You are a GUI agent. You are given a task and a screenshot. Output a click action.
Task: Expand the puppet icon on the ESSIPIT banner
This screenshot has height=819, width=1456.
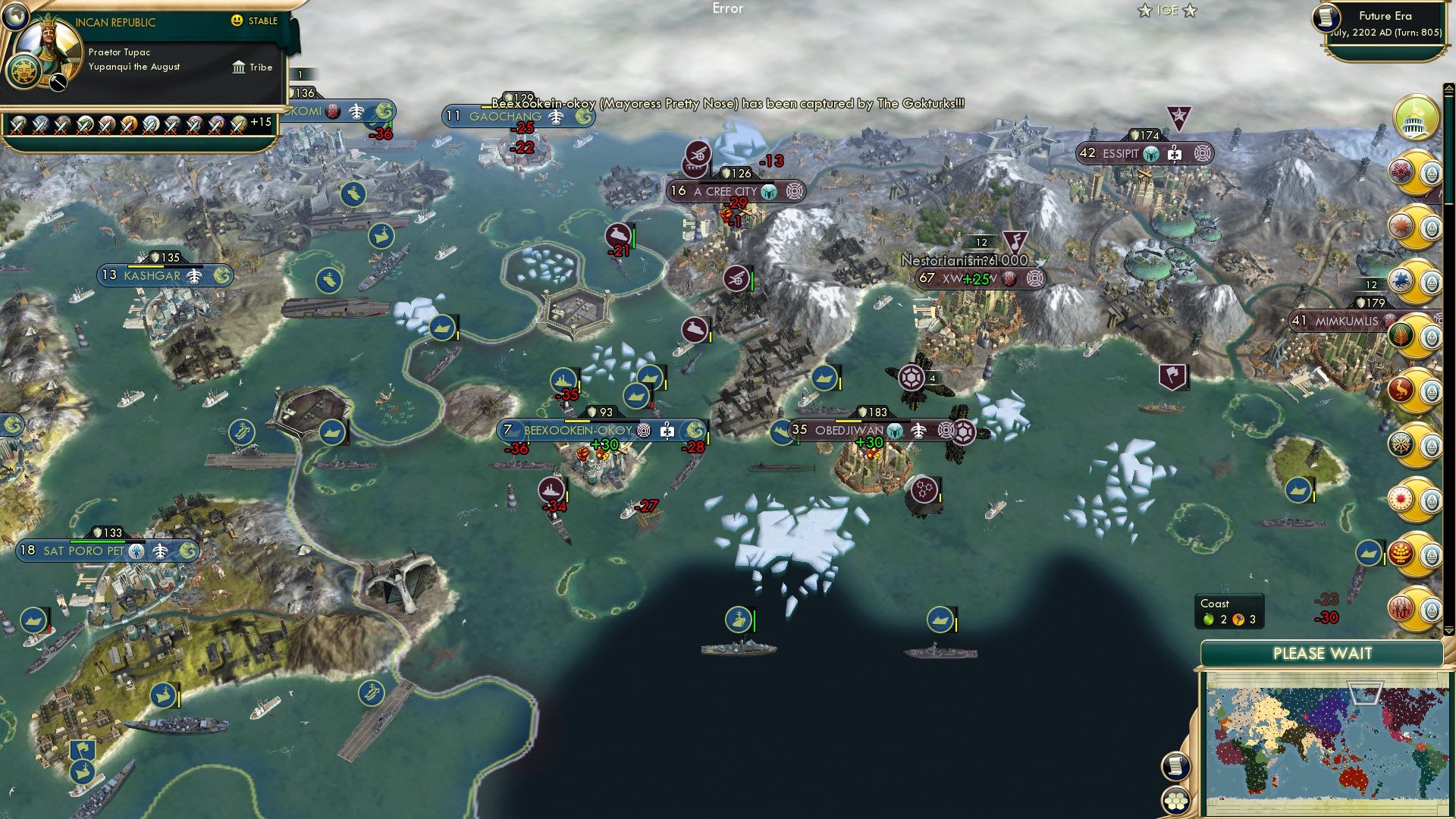[x=1175, y=153]
